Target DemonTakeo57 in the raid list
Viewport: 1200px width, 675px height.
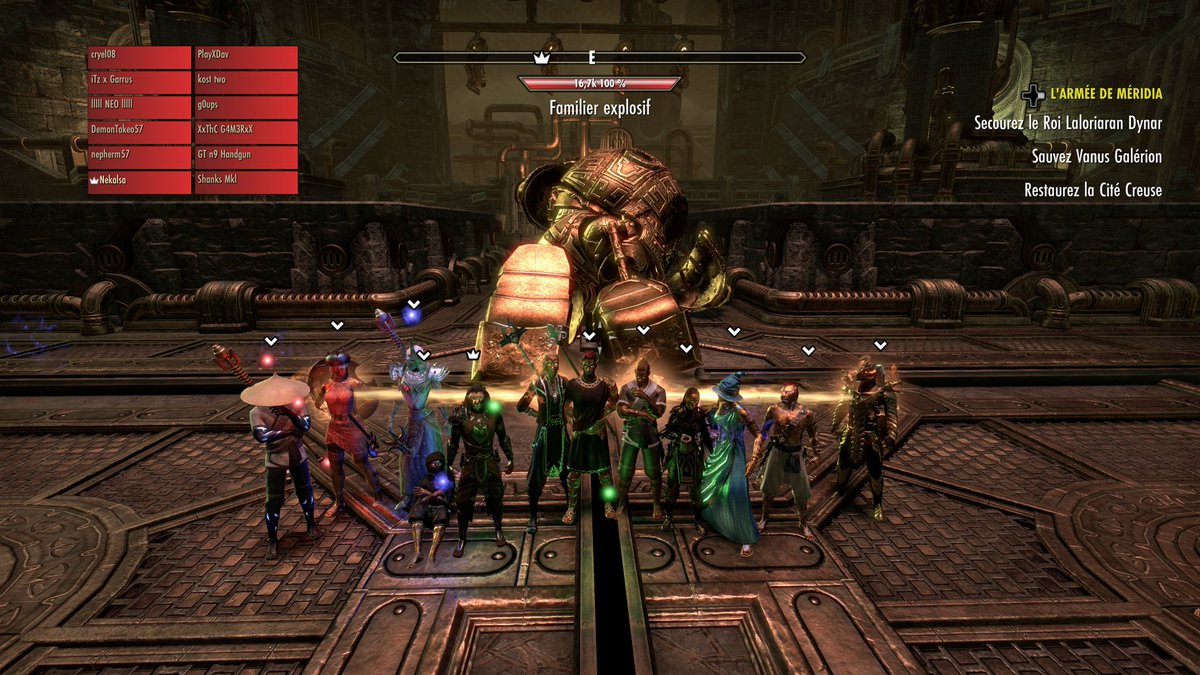(139, 132)
